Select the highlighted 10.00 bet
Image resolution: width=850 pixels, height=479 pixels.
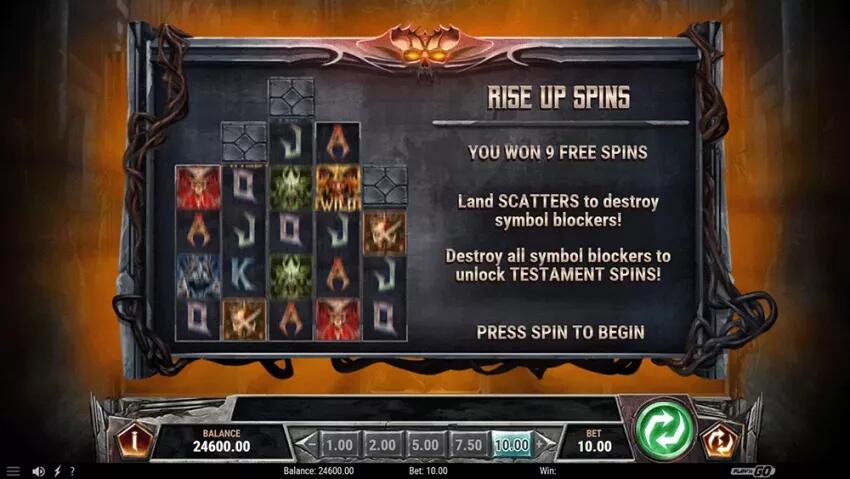[x=512, y=444]
